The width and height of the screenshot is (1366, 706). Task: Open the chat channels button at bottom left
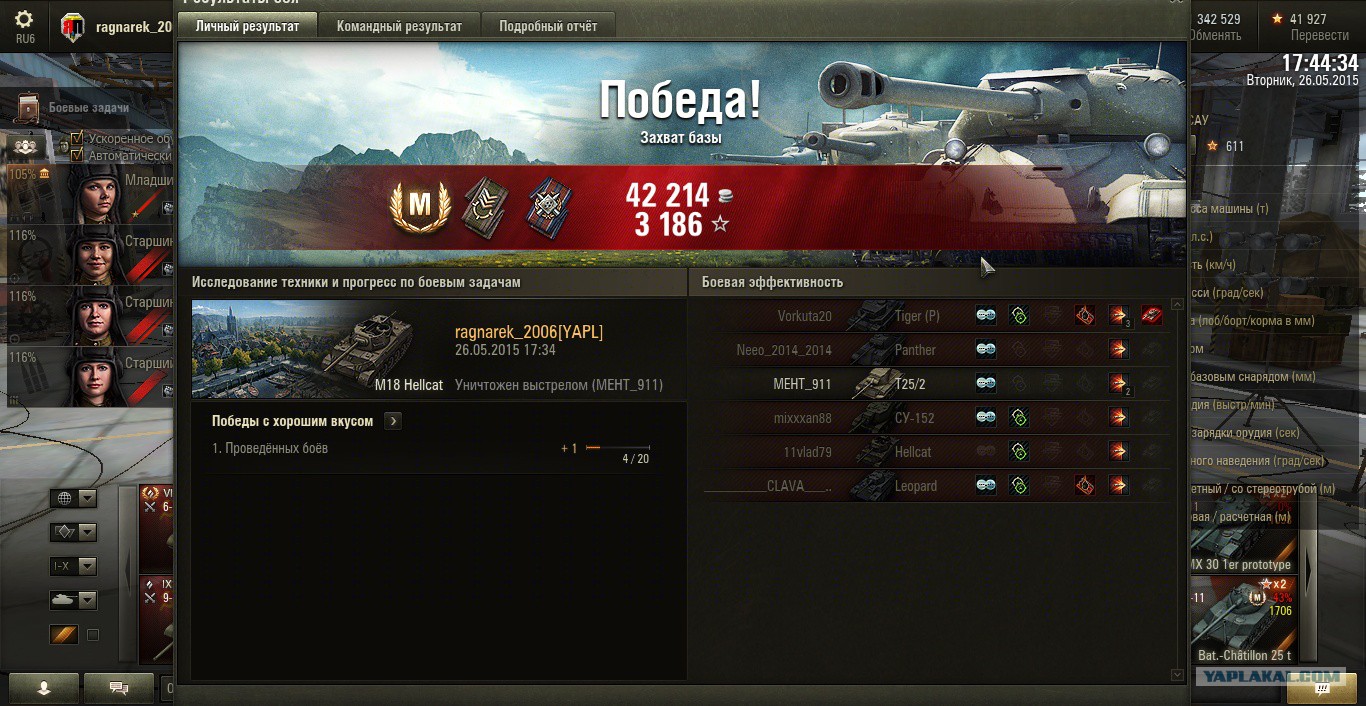(119, 688)
